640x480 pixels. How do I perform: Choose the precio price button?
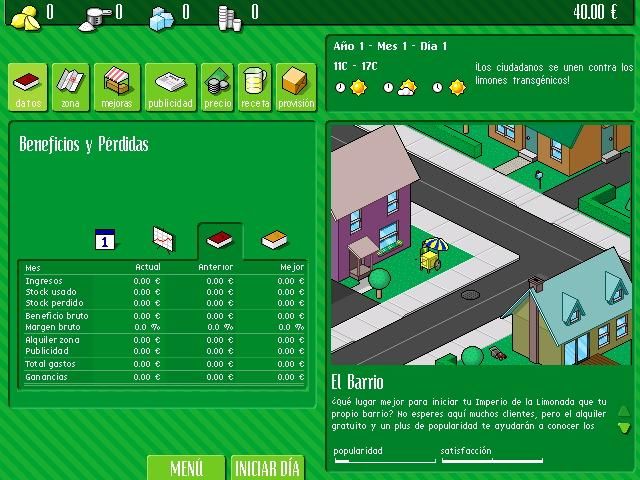tap(217, 88)
